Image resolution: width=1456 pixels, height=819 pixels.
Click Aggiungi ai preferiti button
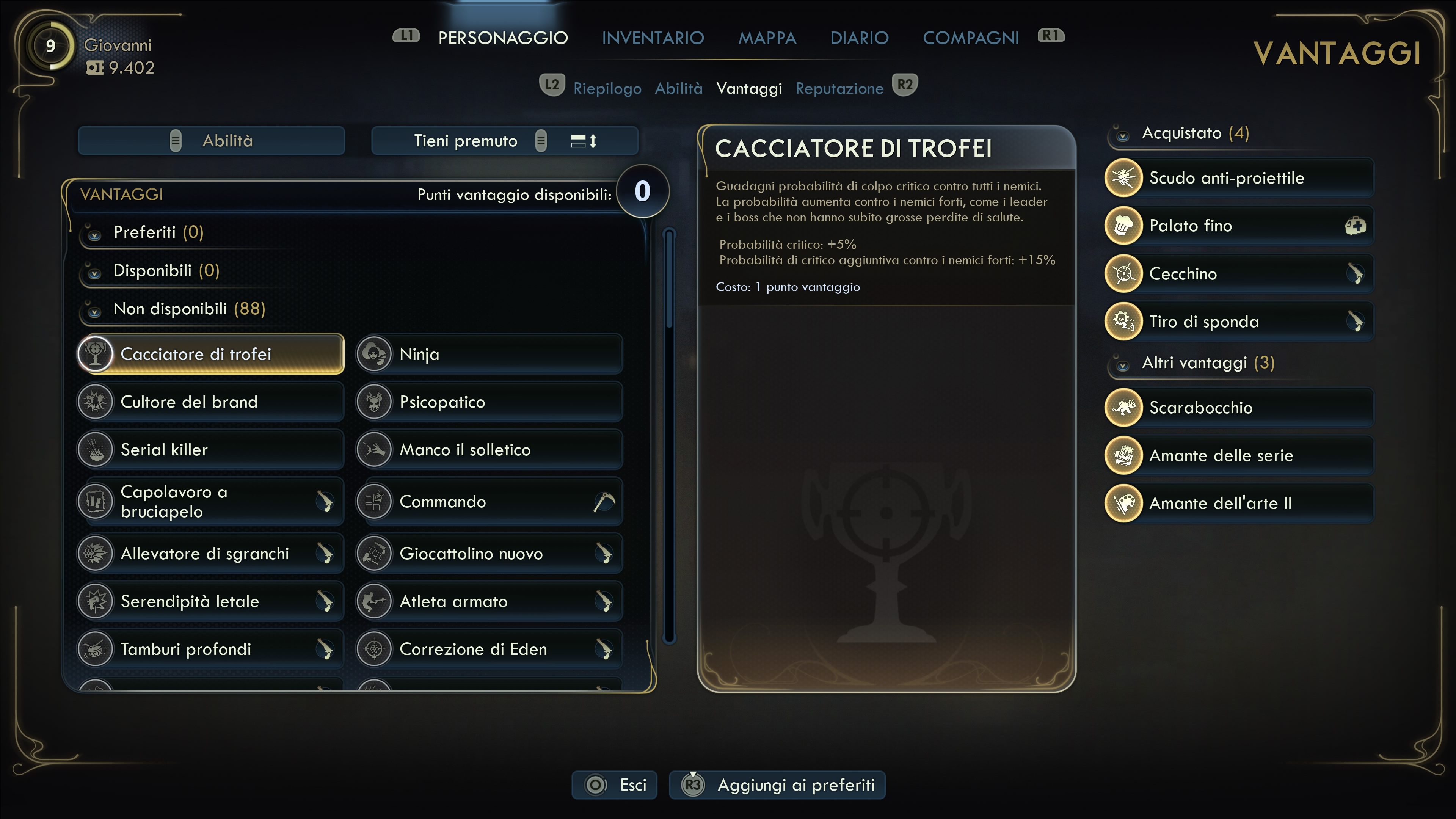click(x=777, y=785)
